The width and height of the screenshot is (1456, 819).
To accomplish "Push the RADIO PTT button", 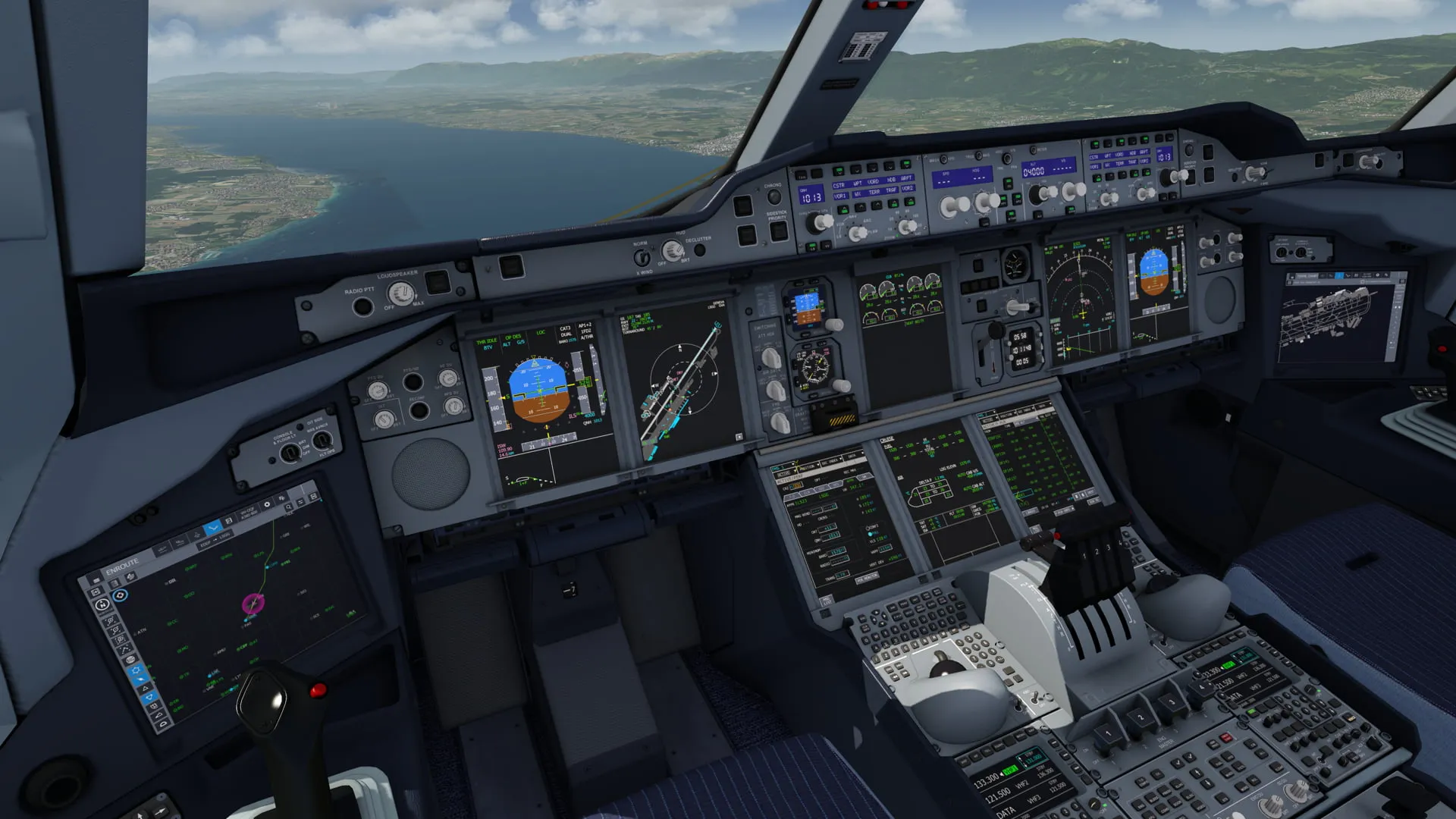I will pyautogui.click(x=362, y=306).
